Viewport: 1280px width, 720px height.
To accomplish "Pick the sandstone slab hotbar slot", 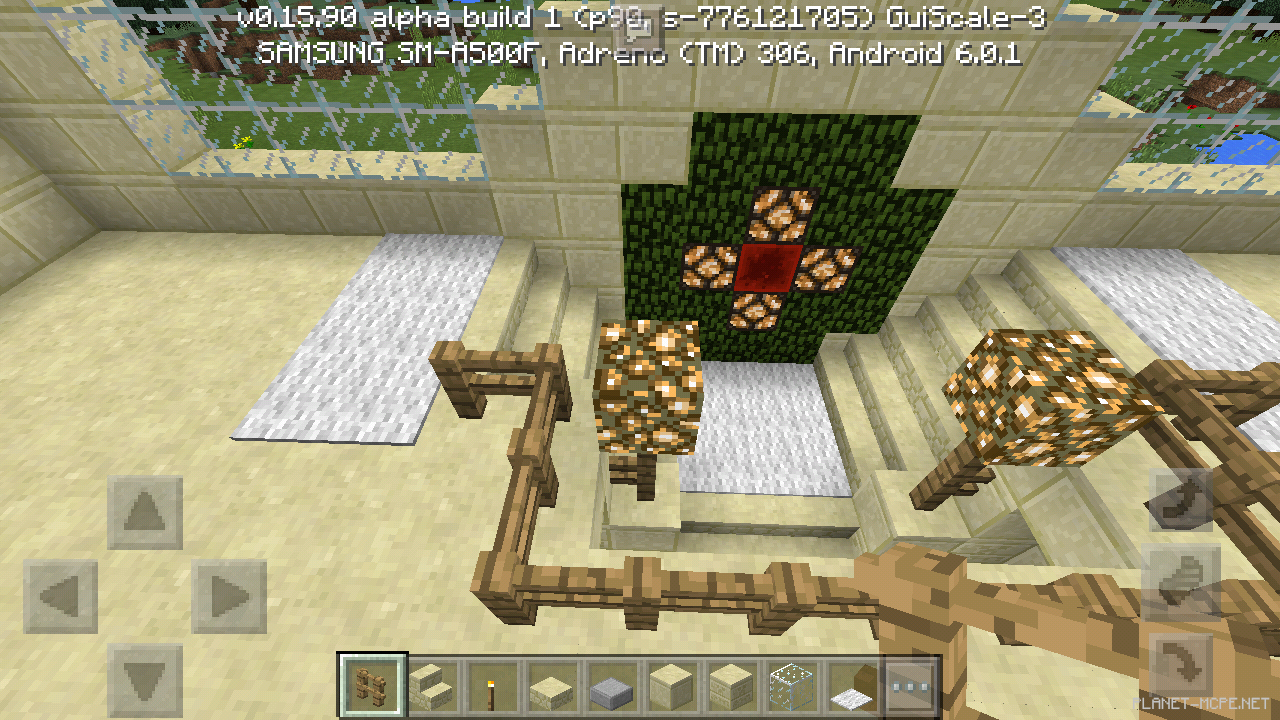I will (x=552, y=686).
